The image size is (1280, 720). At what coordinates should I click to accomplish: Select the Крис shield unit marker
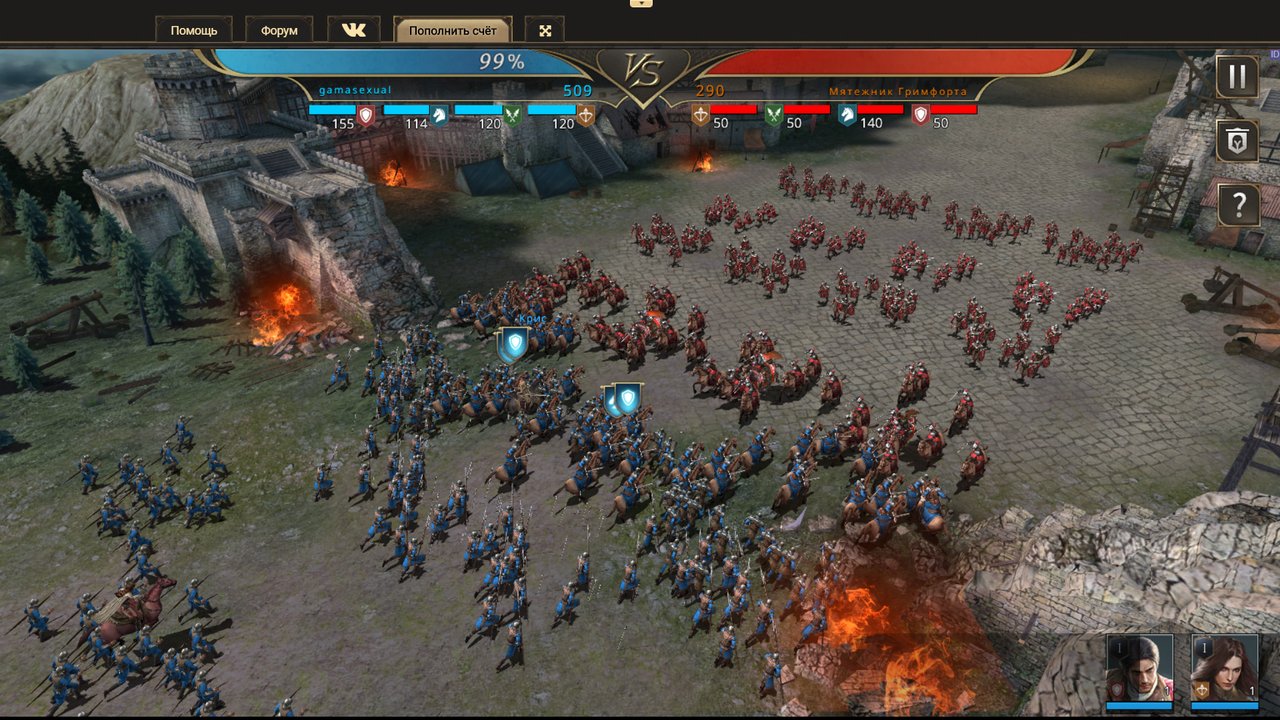pos(514,345)
